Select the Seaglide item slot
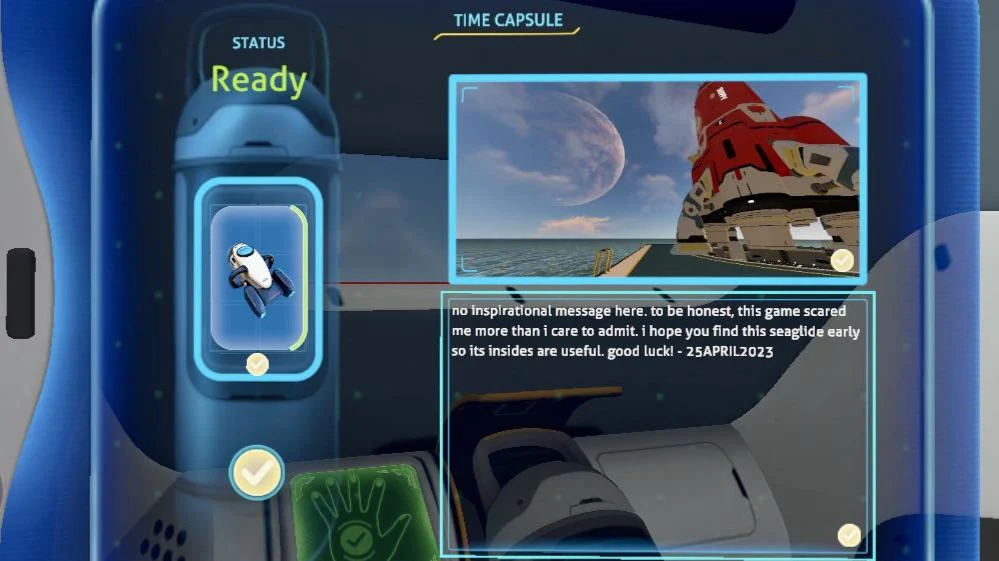This screenshot has height=561, width=999. [x=257, y=276]
